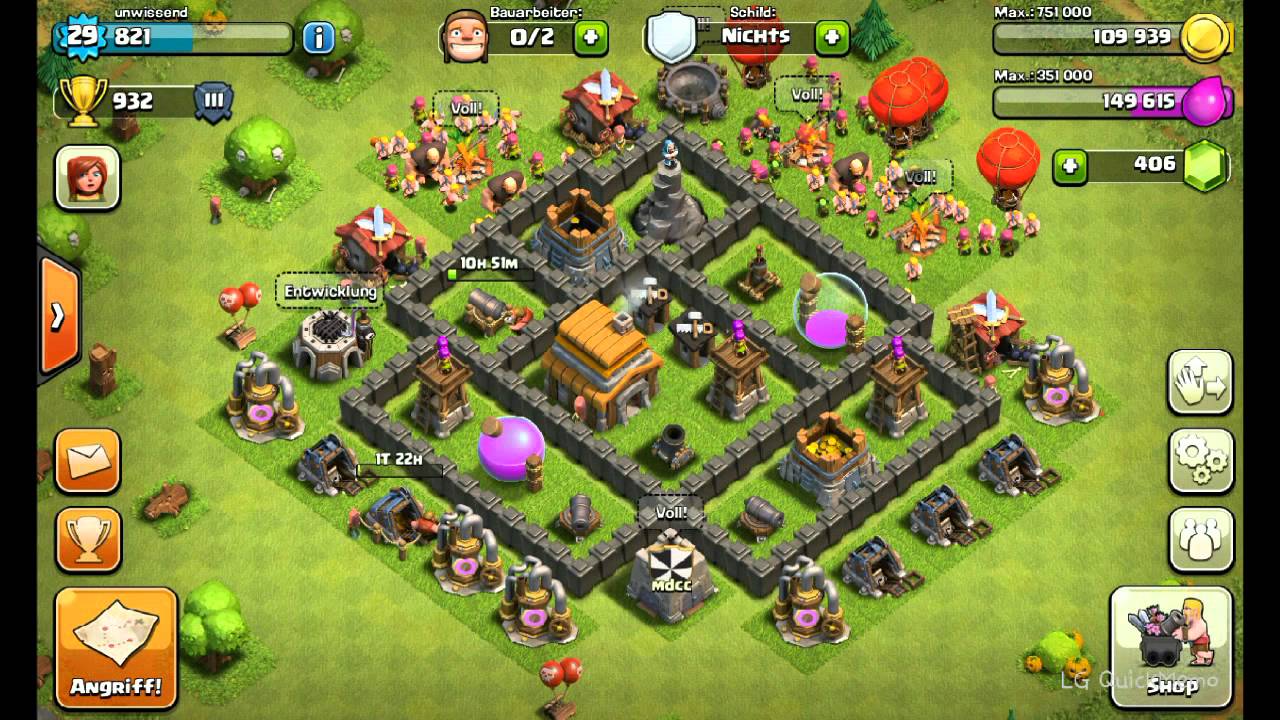Open the trophy achievements button
The width and height of the screenshot is (1280, 720).
click(x=88, y=540)
